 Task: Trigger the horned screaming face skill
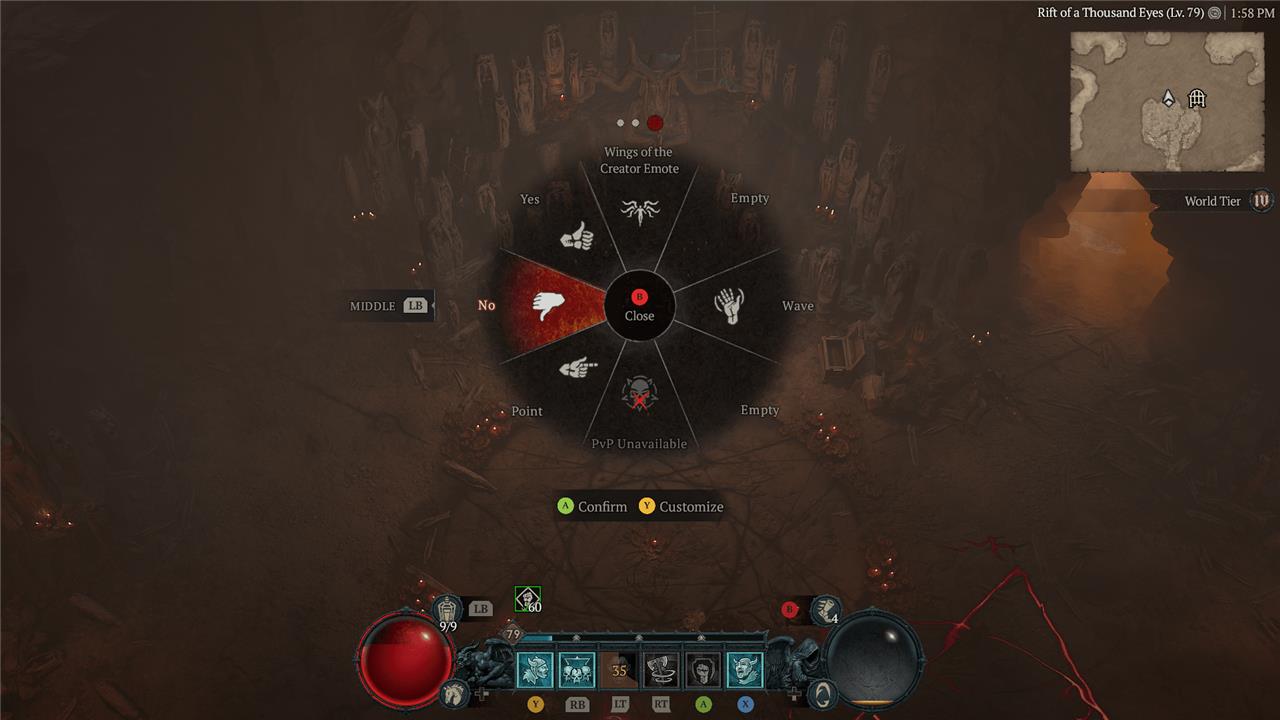(745, 670)
